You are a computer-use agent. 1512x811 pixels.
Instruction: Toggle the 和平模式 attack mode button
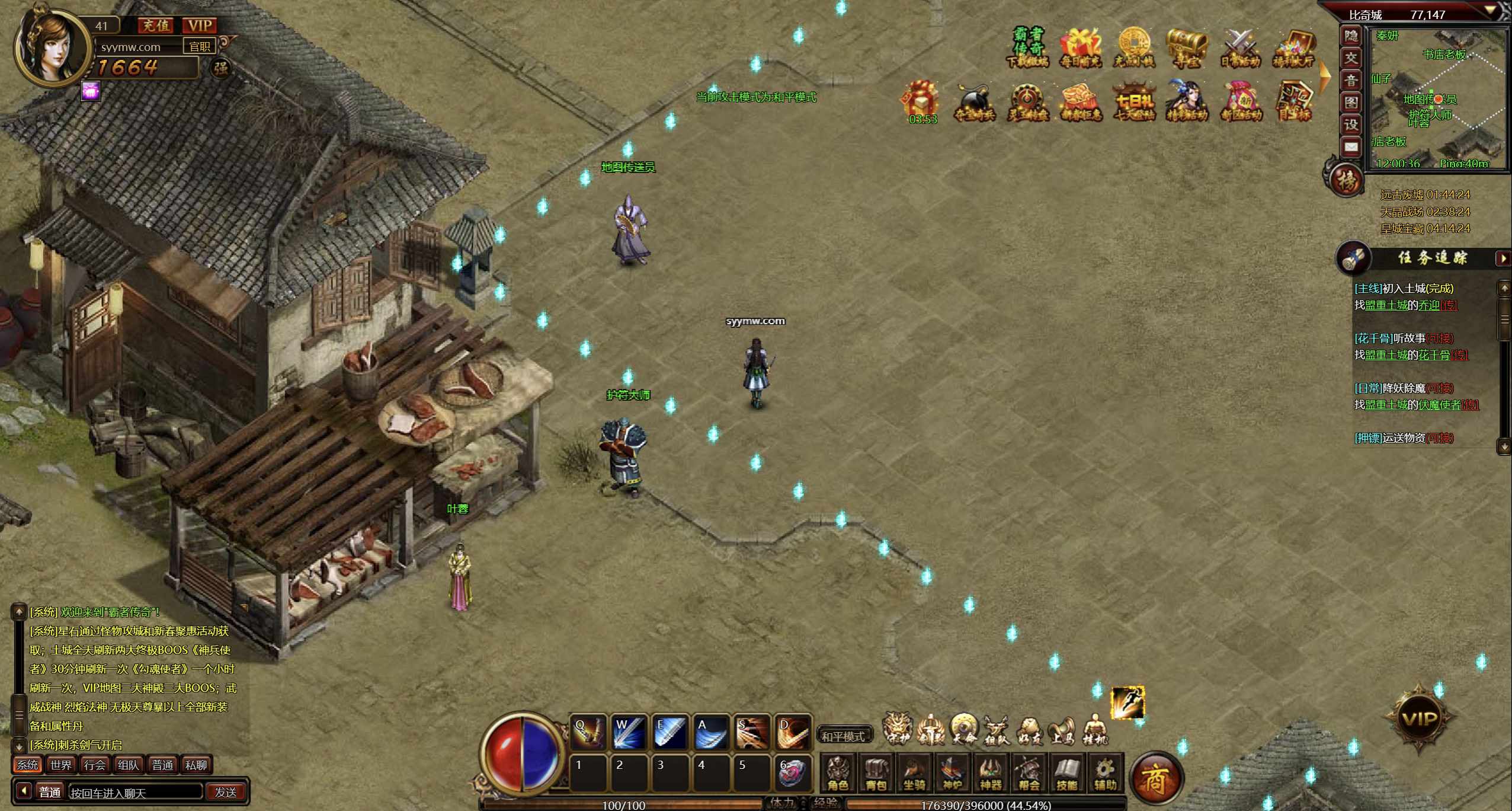point(843,736)
